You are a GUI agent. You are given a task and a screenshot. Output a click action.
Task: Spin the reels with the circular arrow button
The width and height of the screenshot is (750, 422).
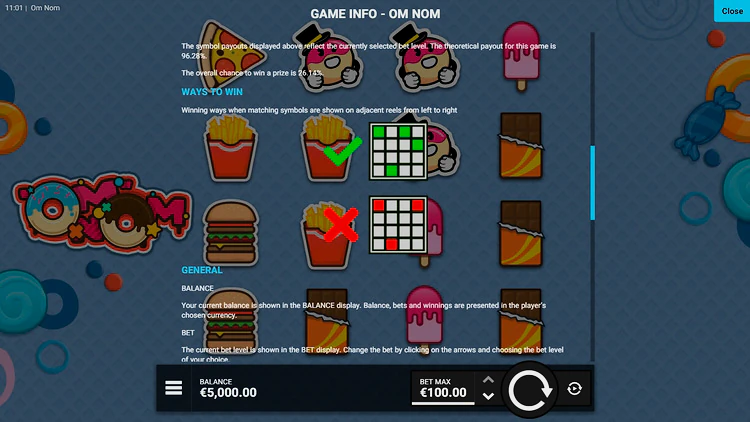coord(530,389)
